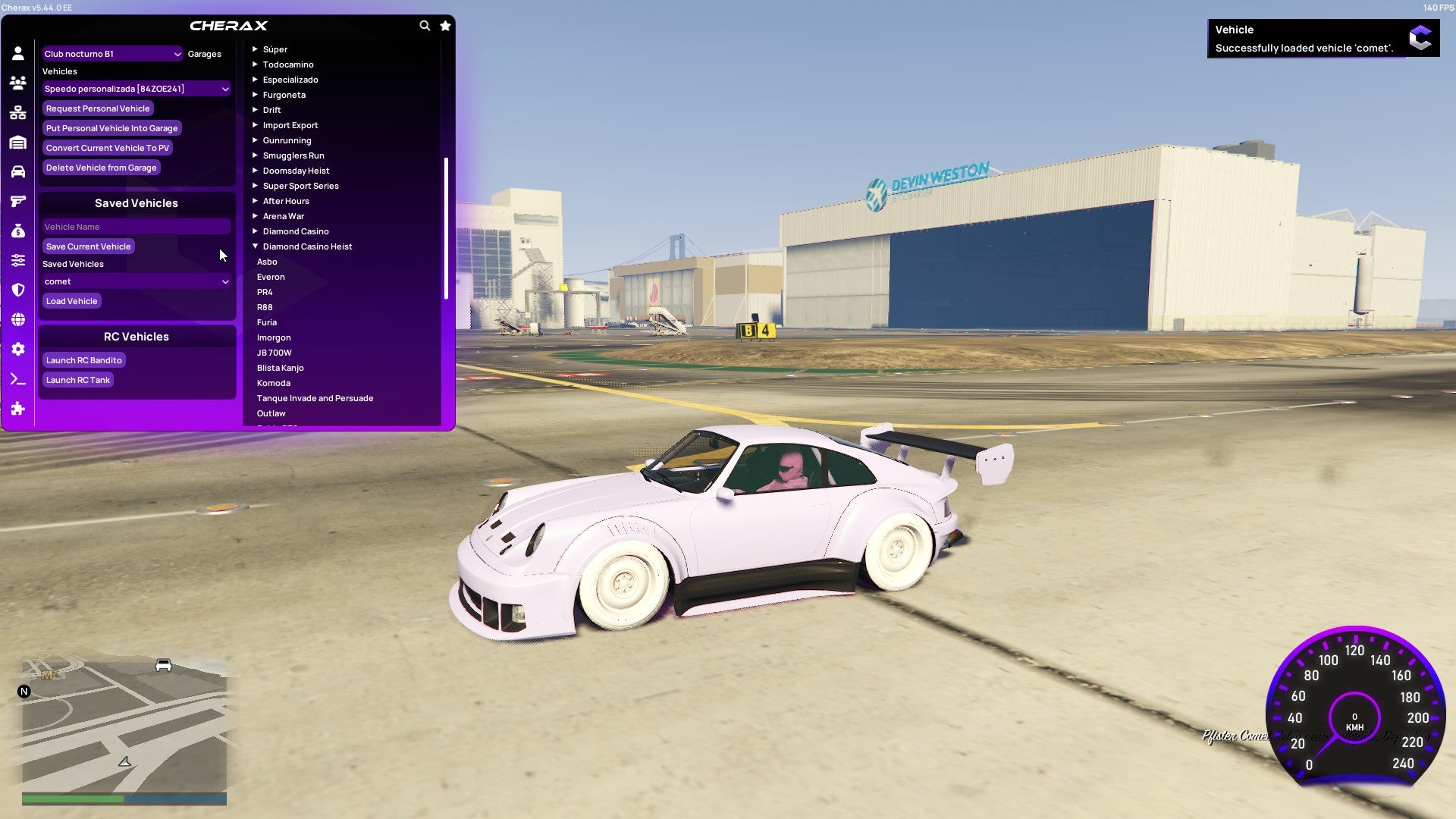Select the Players icon in the sidebar
Image resolution: width=1456 pixels, height=819 pixels.
point(18,83)
